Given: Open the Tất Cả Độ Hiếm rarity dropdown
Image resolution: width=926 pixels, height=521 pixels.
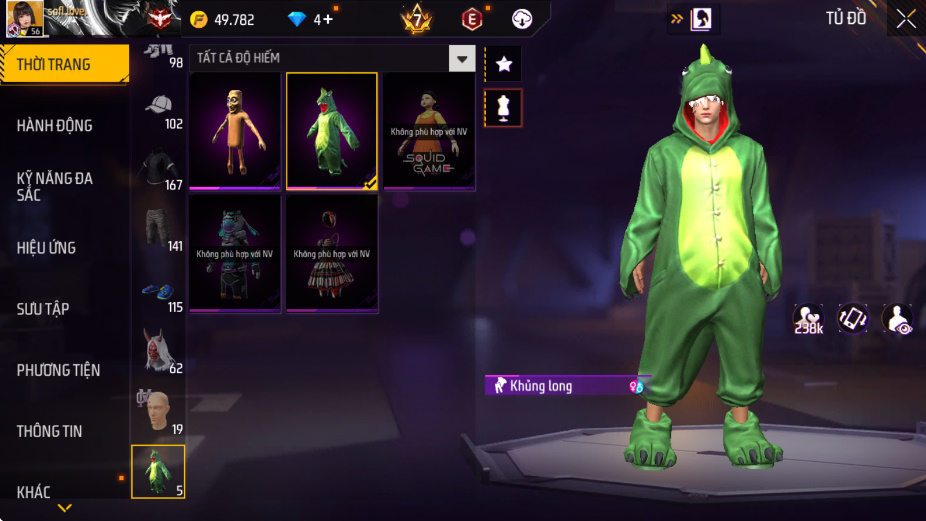Looking at the screenshot, I should [x=461, y=58].
